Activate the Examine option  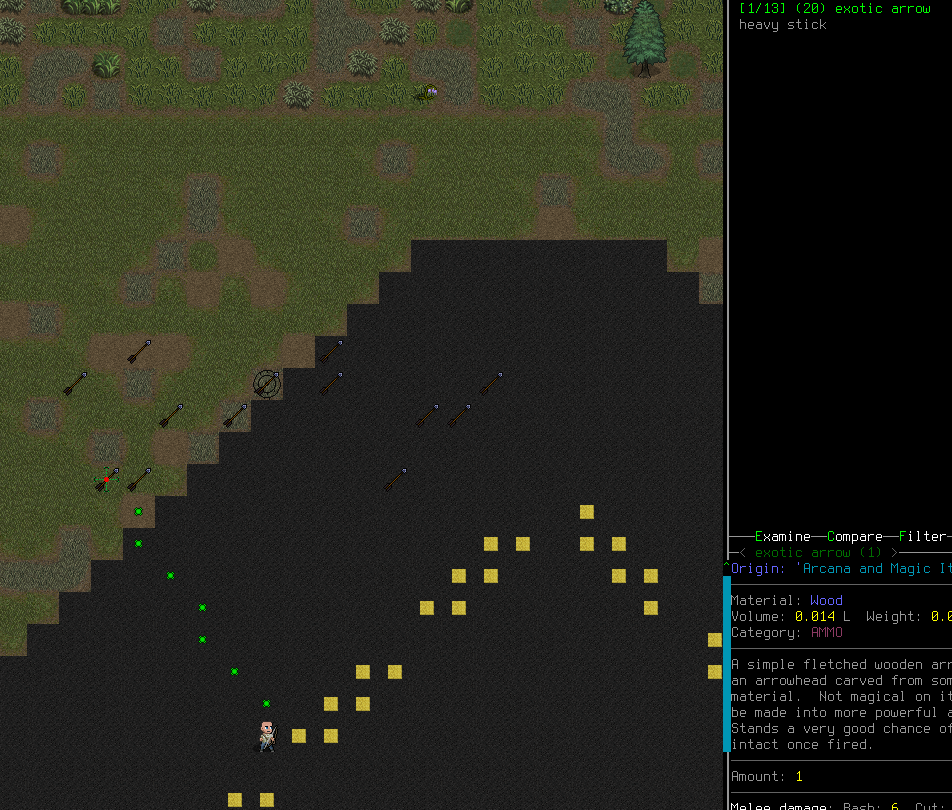tap(782, 537)
